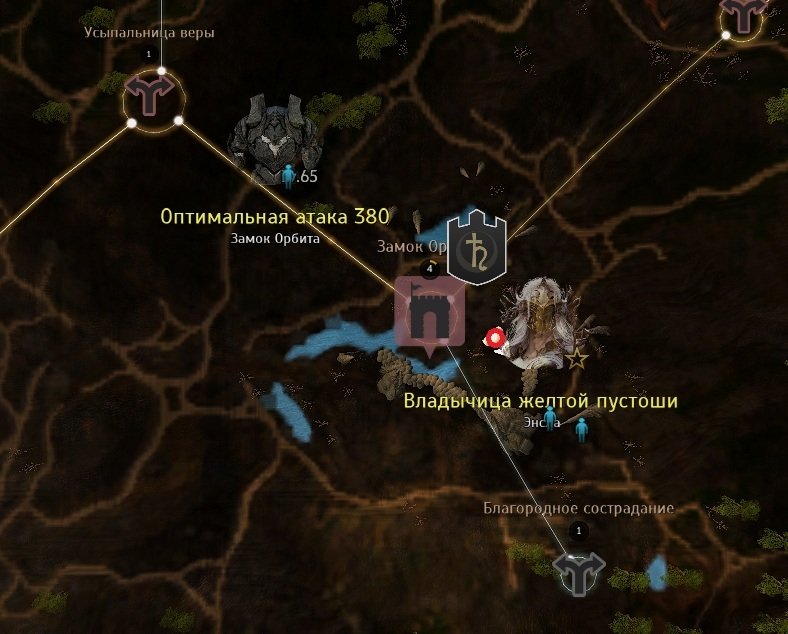The width and height of the screenshot is (788, 634).
Task: Select the Усыпальница веры node icon
Action: [153, 98]
